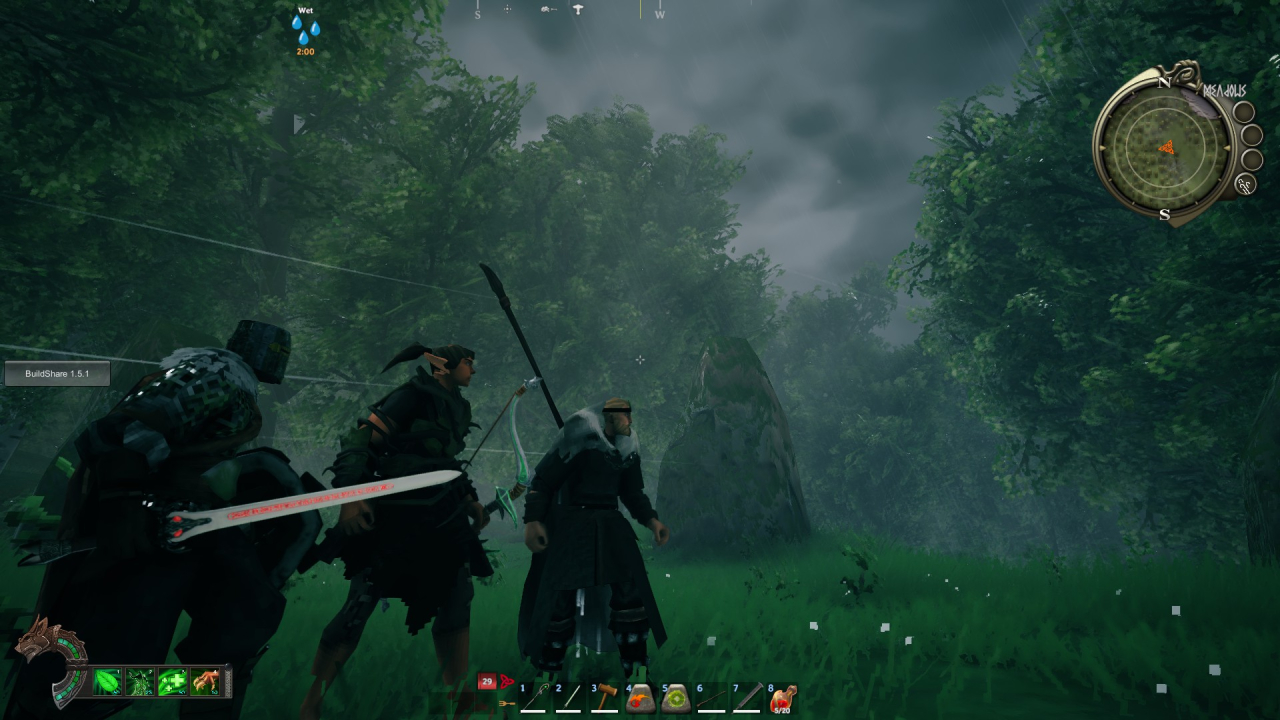Select the hammer tool in hotbar slot 3
Screen dimensions: 1280x720
[607, 698]
